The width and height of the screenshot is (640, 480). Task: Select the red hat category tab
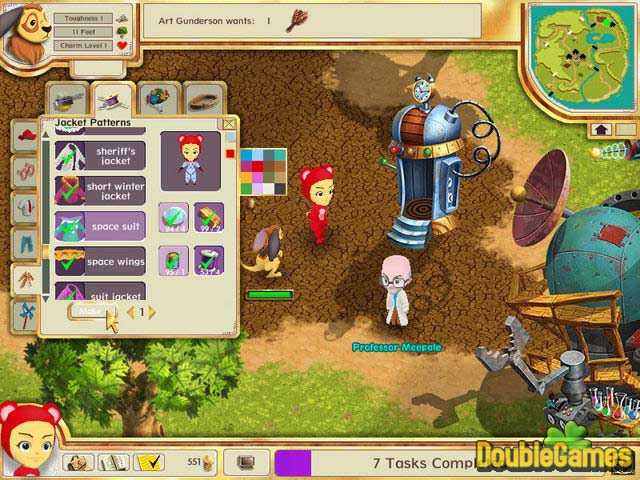point(25,137)
